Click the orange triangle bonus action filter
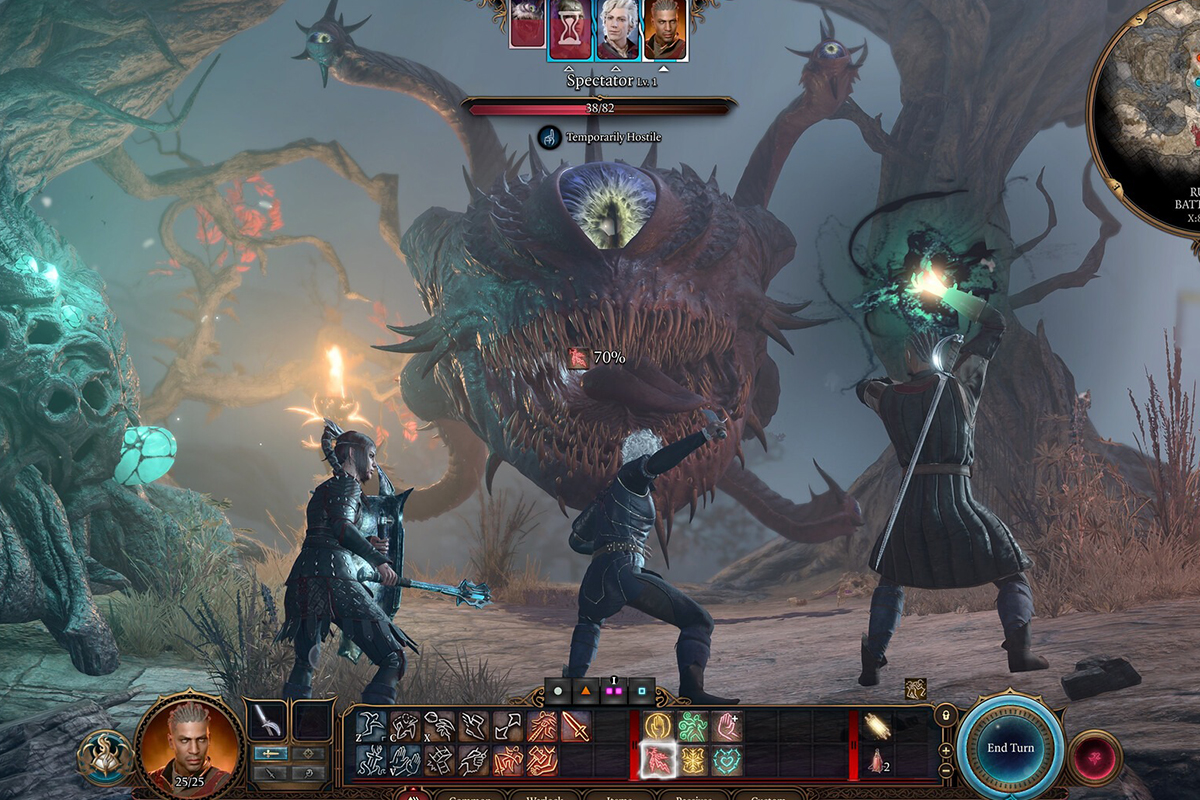The height and width of the screenshot is (800, 1200). pyautogui.click(x=585, y=691)
